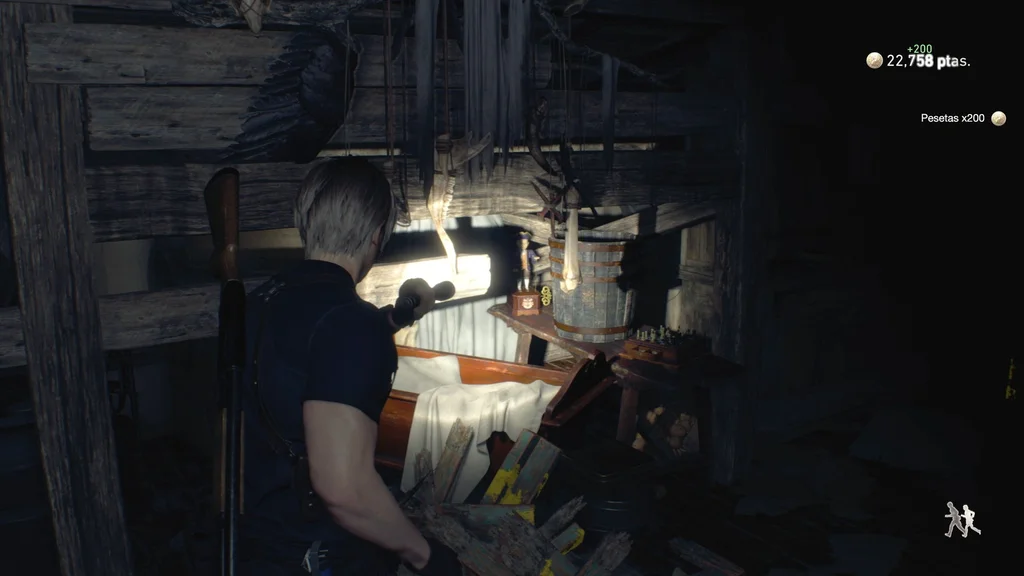Click the running companions formation icon
Screen dimensions: 1024x576
962,519
